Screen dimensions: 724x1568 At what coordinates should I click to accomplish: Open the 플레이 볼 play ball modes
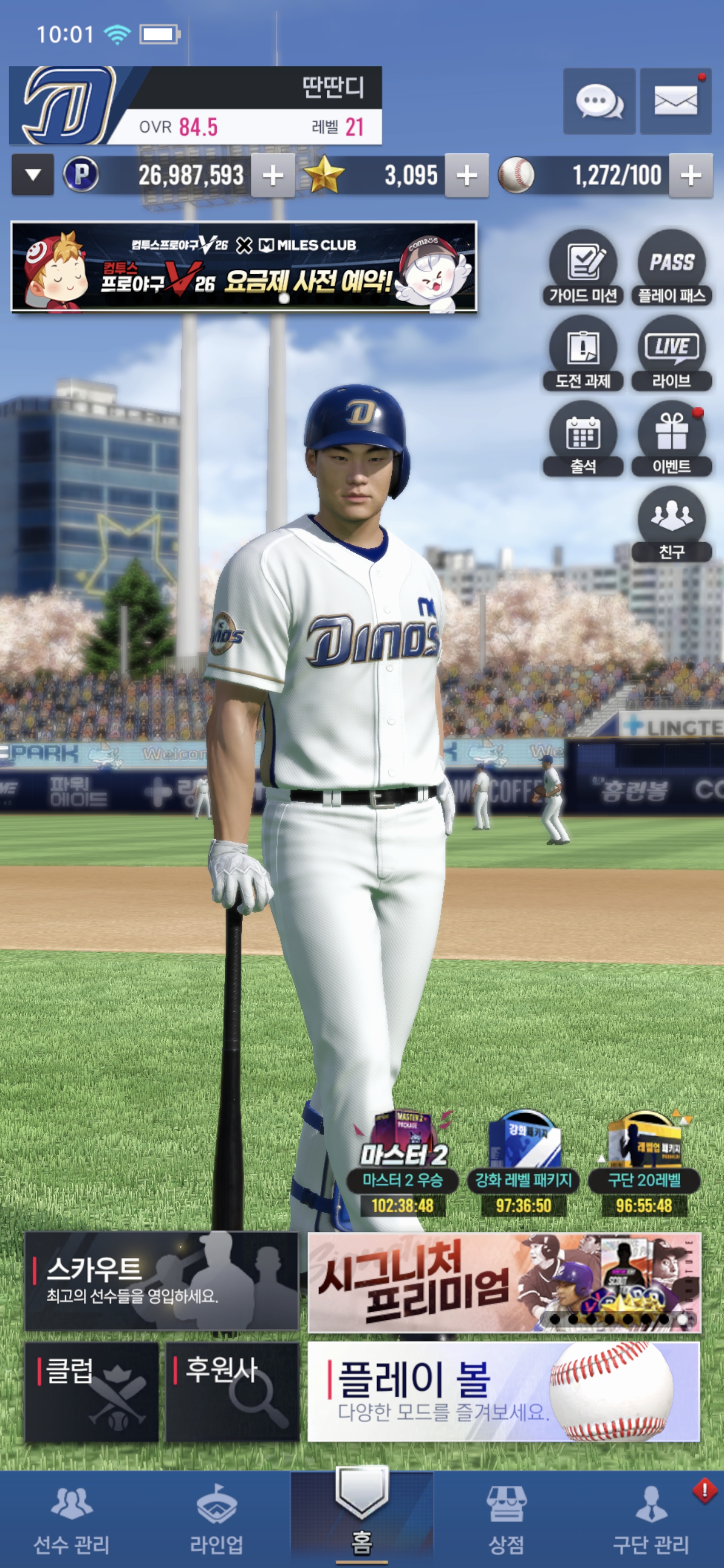(x=503, y=1392)
